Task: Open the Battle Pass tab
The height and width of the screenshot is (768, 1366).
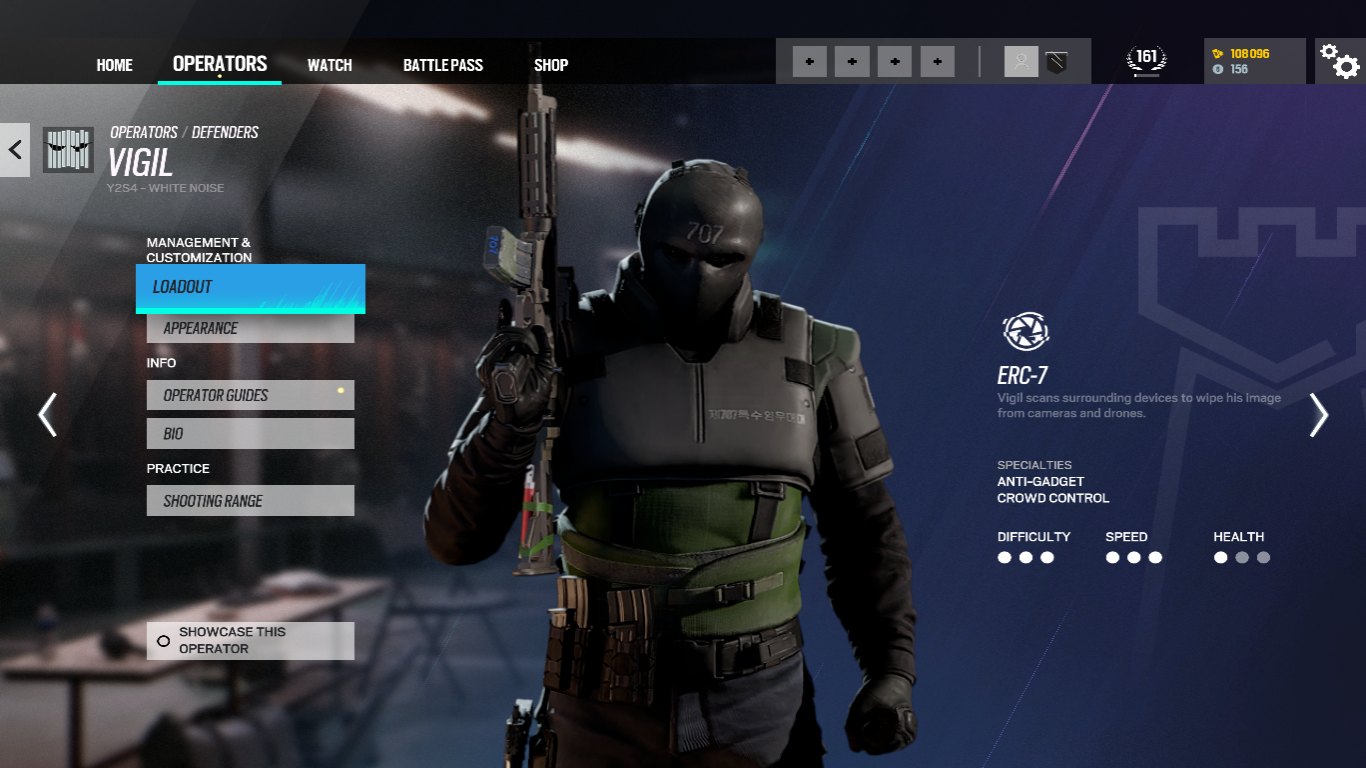Action: pos(442,65)
